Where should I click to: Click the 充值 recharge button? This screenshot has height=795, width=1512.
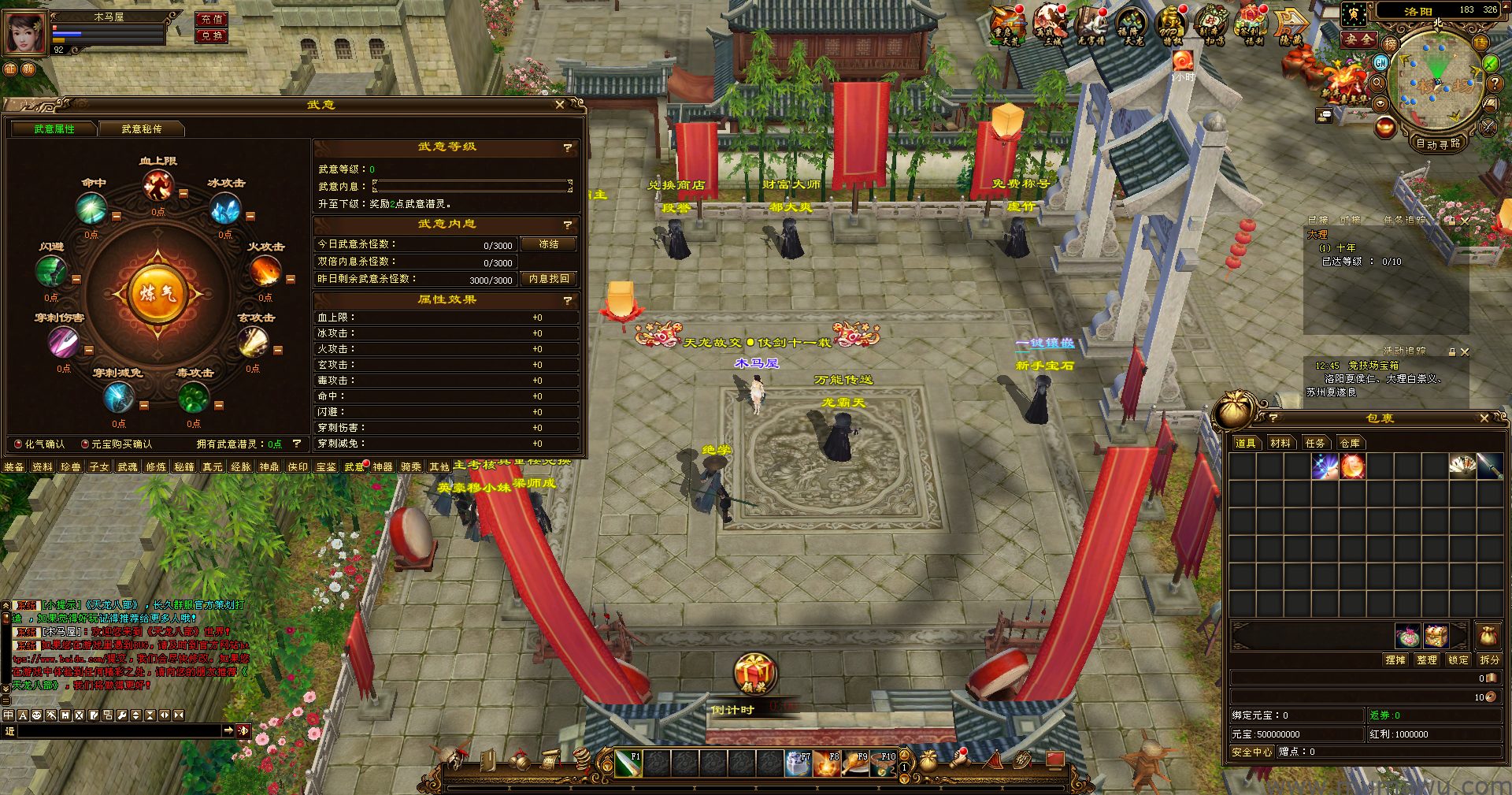pyautogui.click(x=212, y=19)
